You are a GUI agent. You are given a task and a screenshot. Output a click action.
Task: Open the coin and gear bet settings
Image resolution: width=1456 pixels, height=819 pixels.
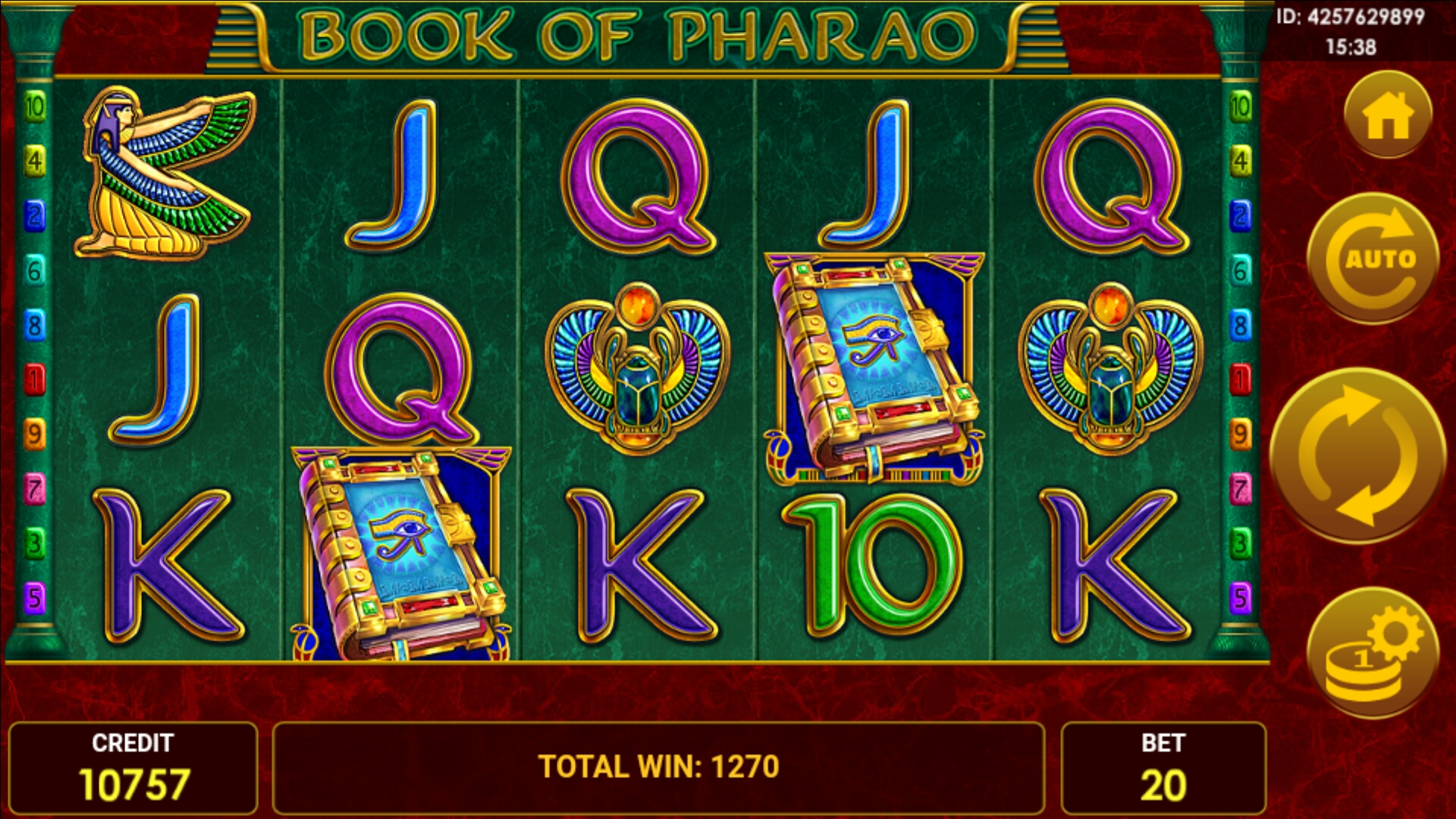1372,654
